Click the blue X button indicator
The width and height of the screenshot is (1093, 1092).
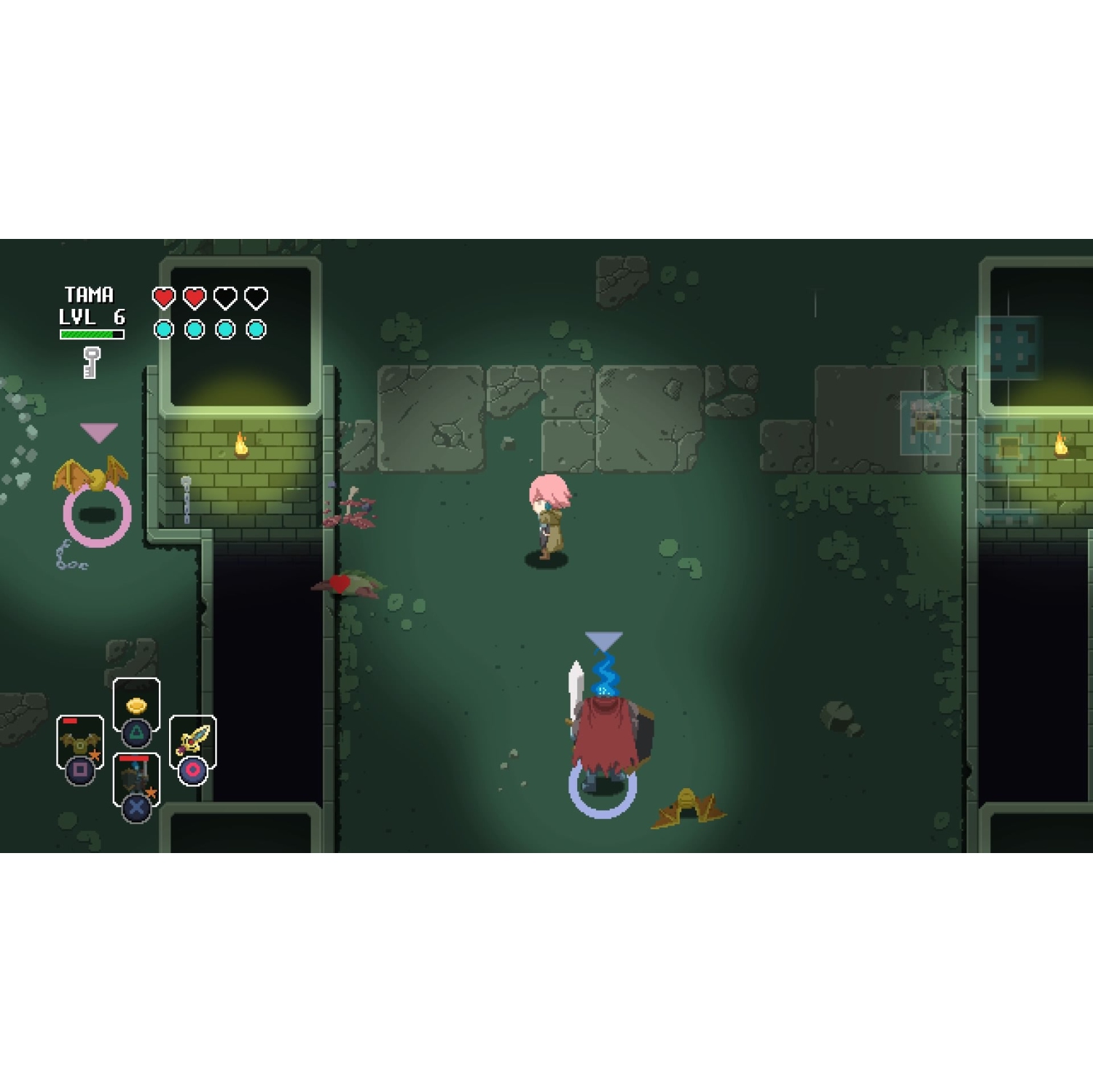(x=136, y=809)
